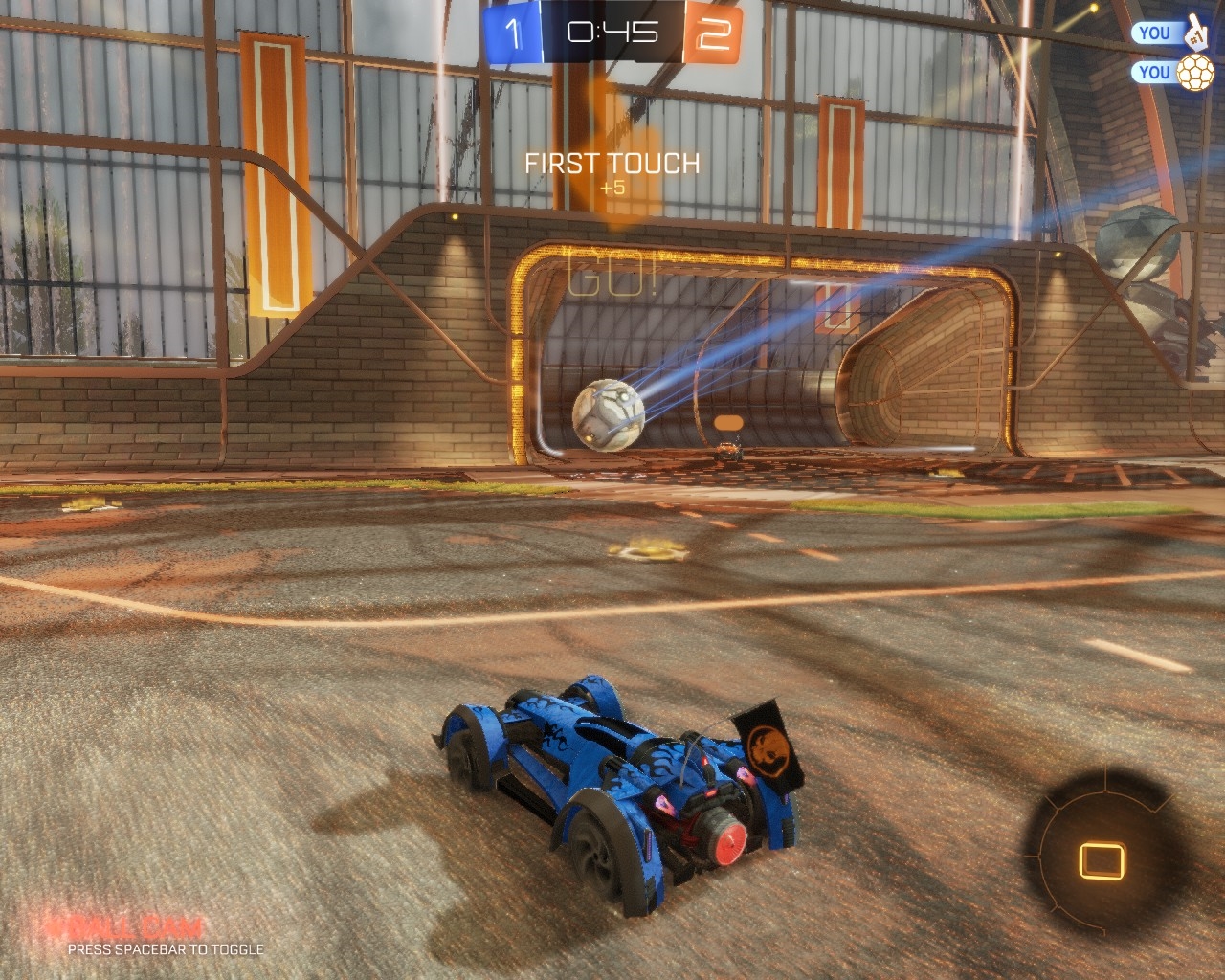1225x980 pixels.
Task: Select the YOU first touch feed entry
Action: pos(1169,33)
